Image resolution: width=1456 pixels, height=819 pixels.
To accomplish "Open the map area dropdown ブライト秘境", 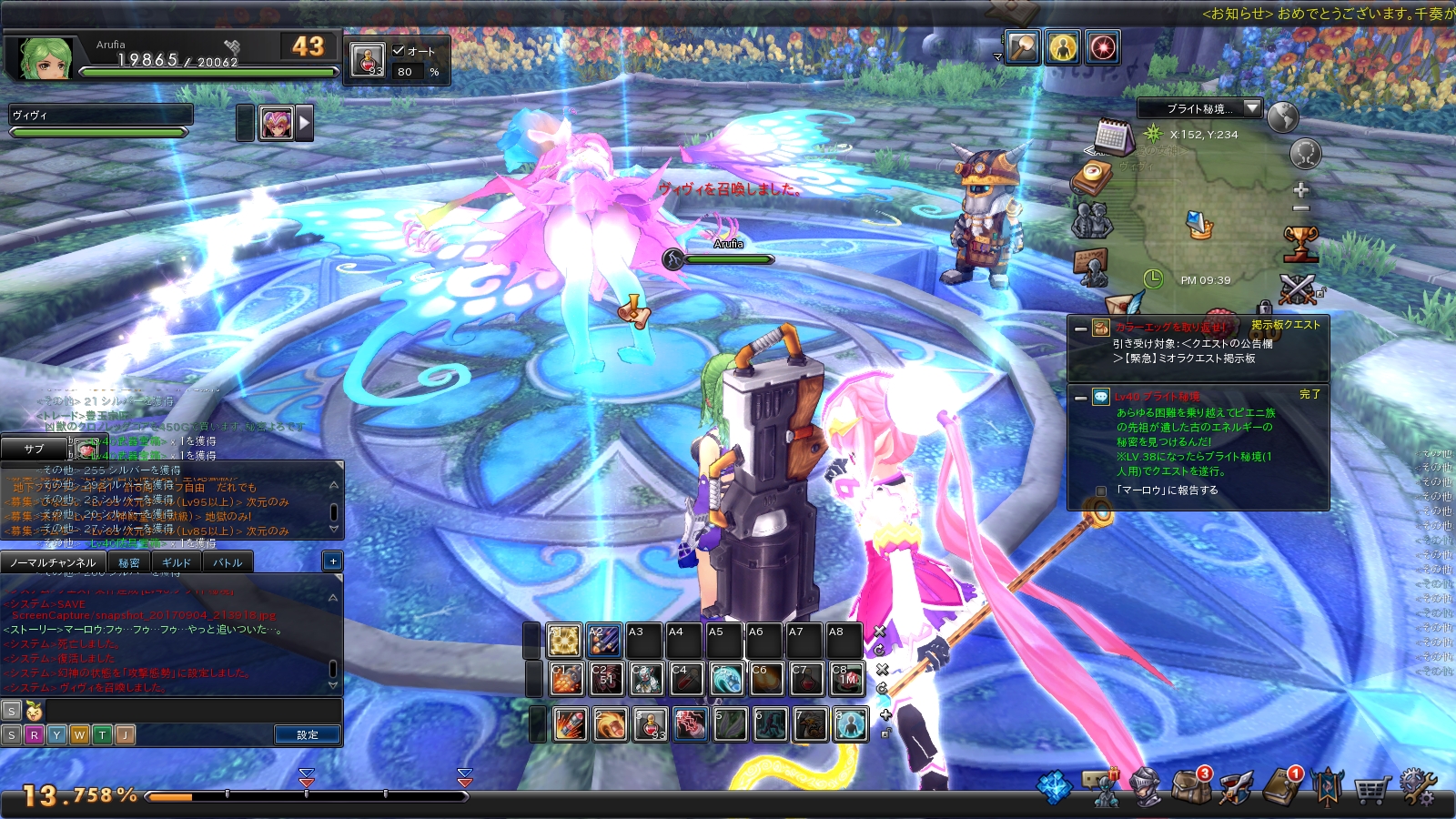I will pos(1199,108).
